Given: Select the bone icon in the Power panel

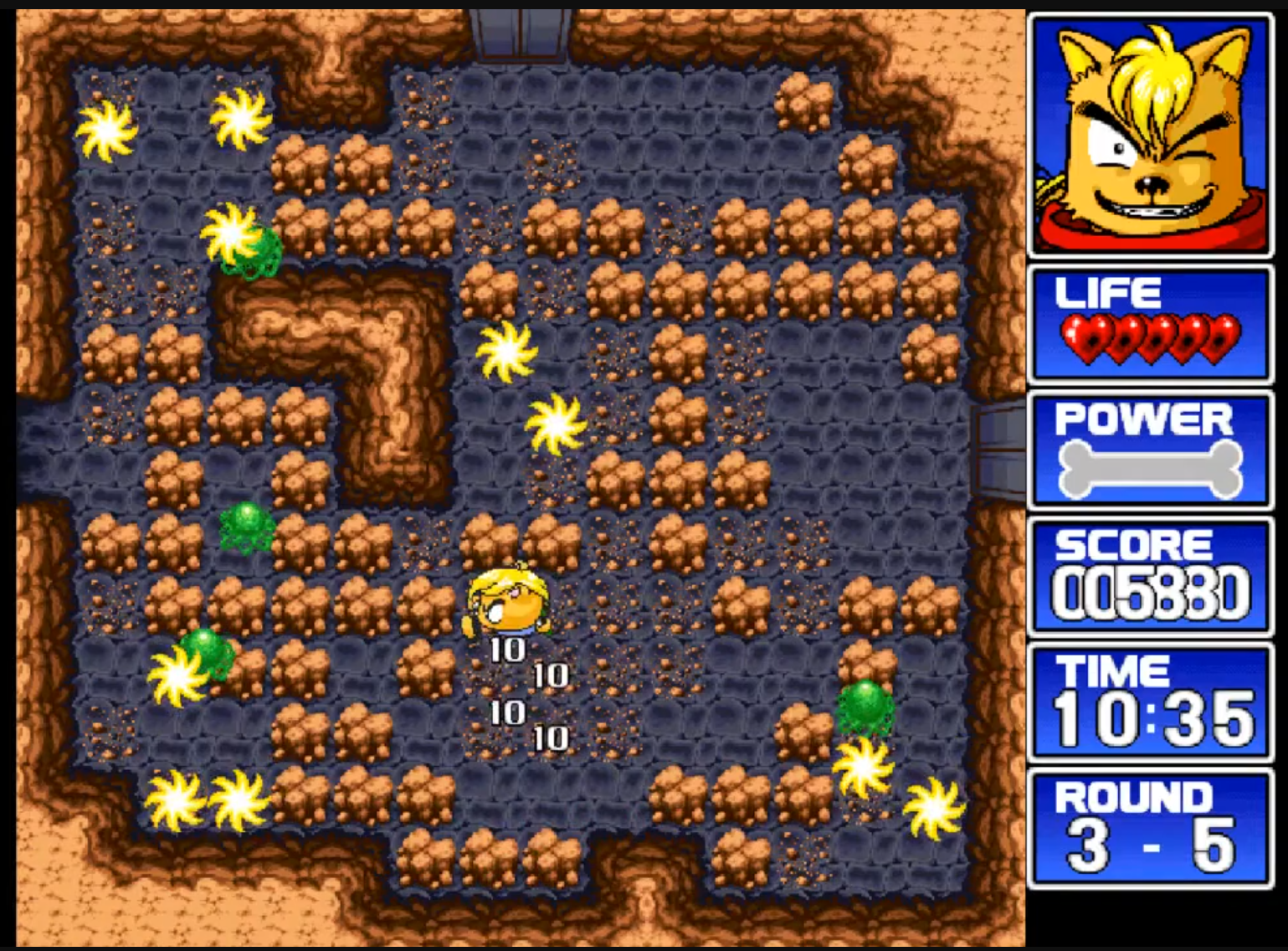Looking at the screenshot, I should (x=1151, y=470).
